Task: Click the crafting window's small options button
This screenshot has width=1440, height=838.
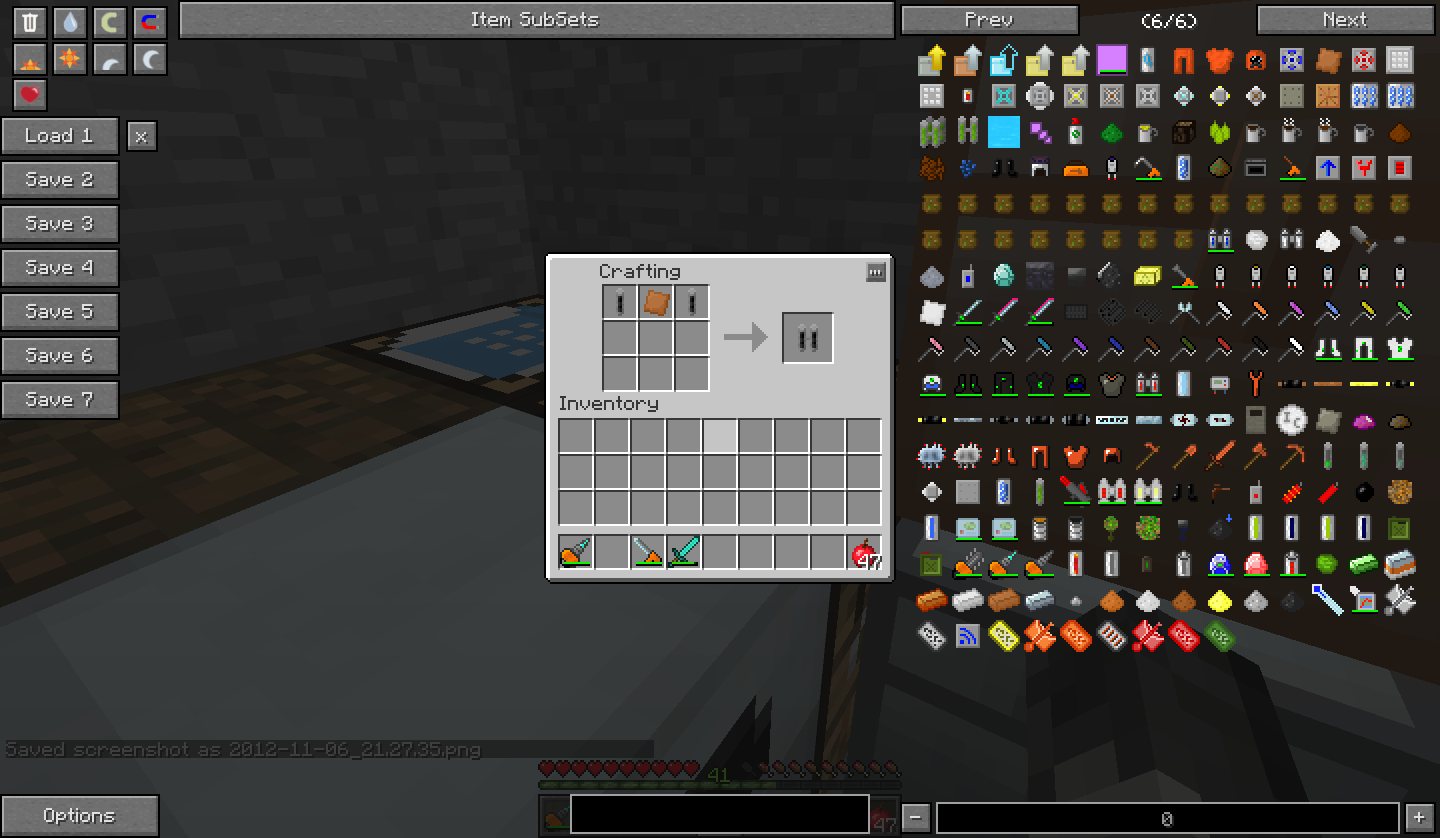Action: [875, 272]
